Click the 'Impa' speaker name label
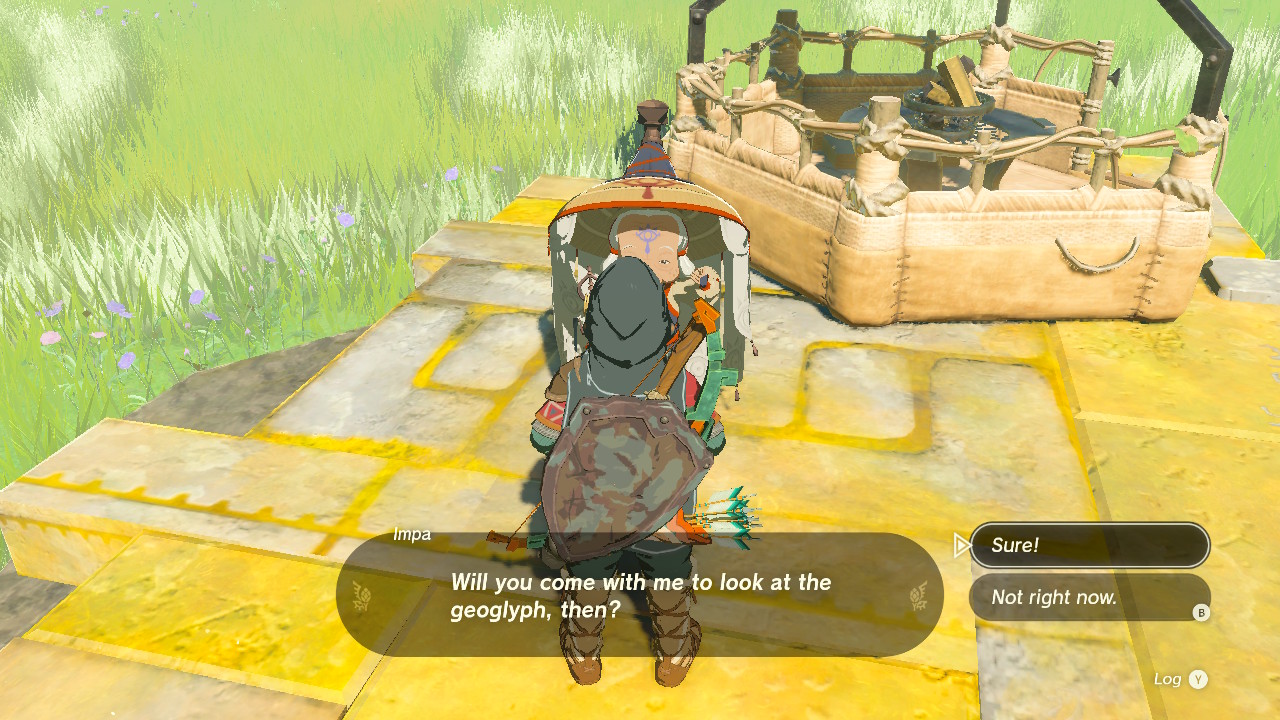Viewport: 1280px width, 720px height. (x=409, y=533)
